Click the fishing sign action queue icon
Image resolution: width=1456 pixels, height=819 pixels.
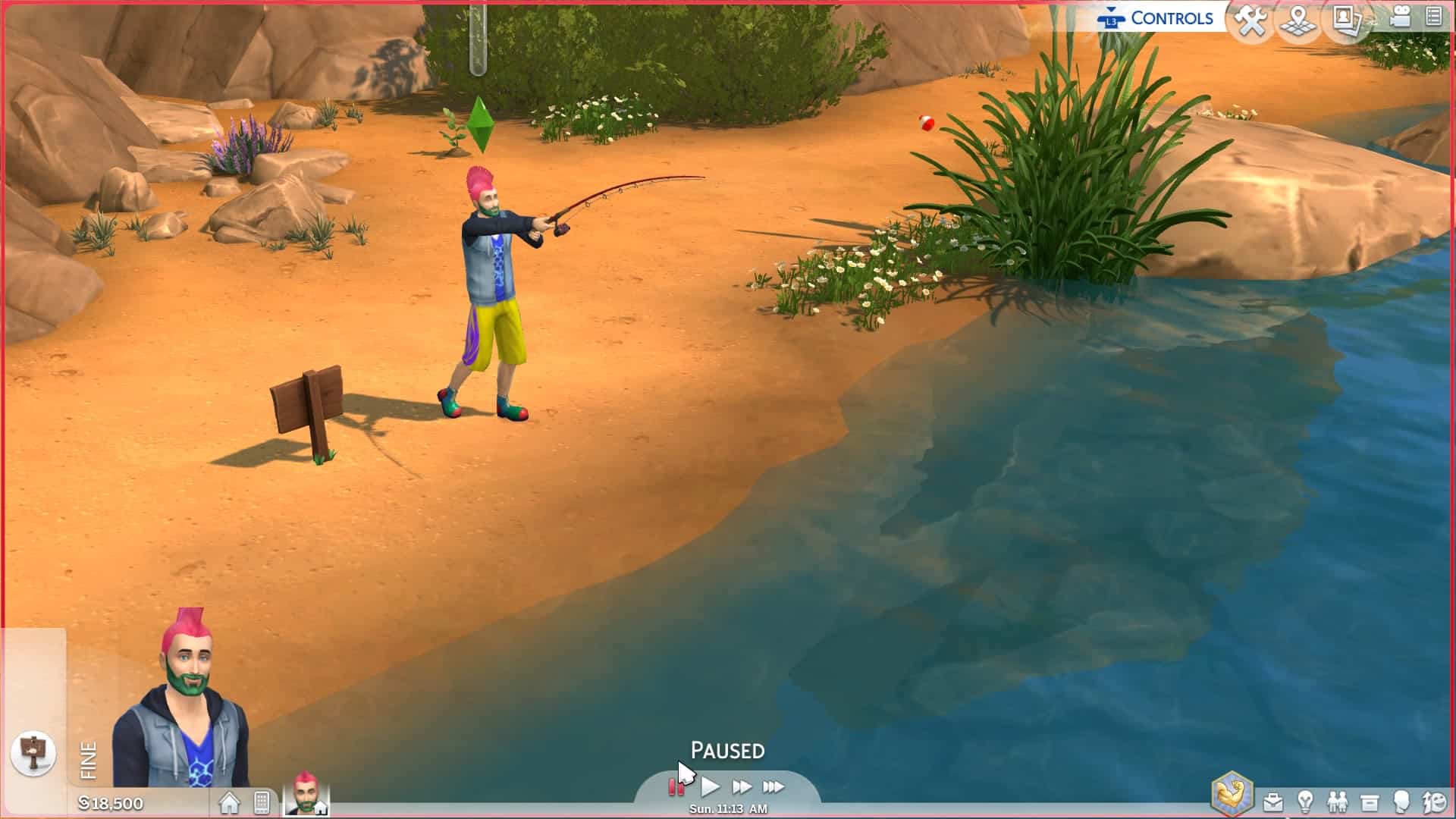tap(33, 753)
